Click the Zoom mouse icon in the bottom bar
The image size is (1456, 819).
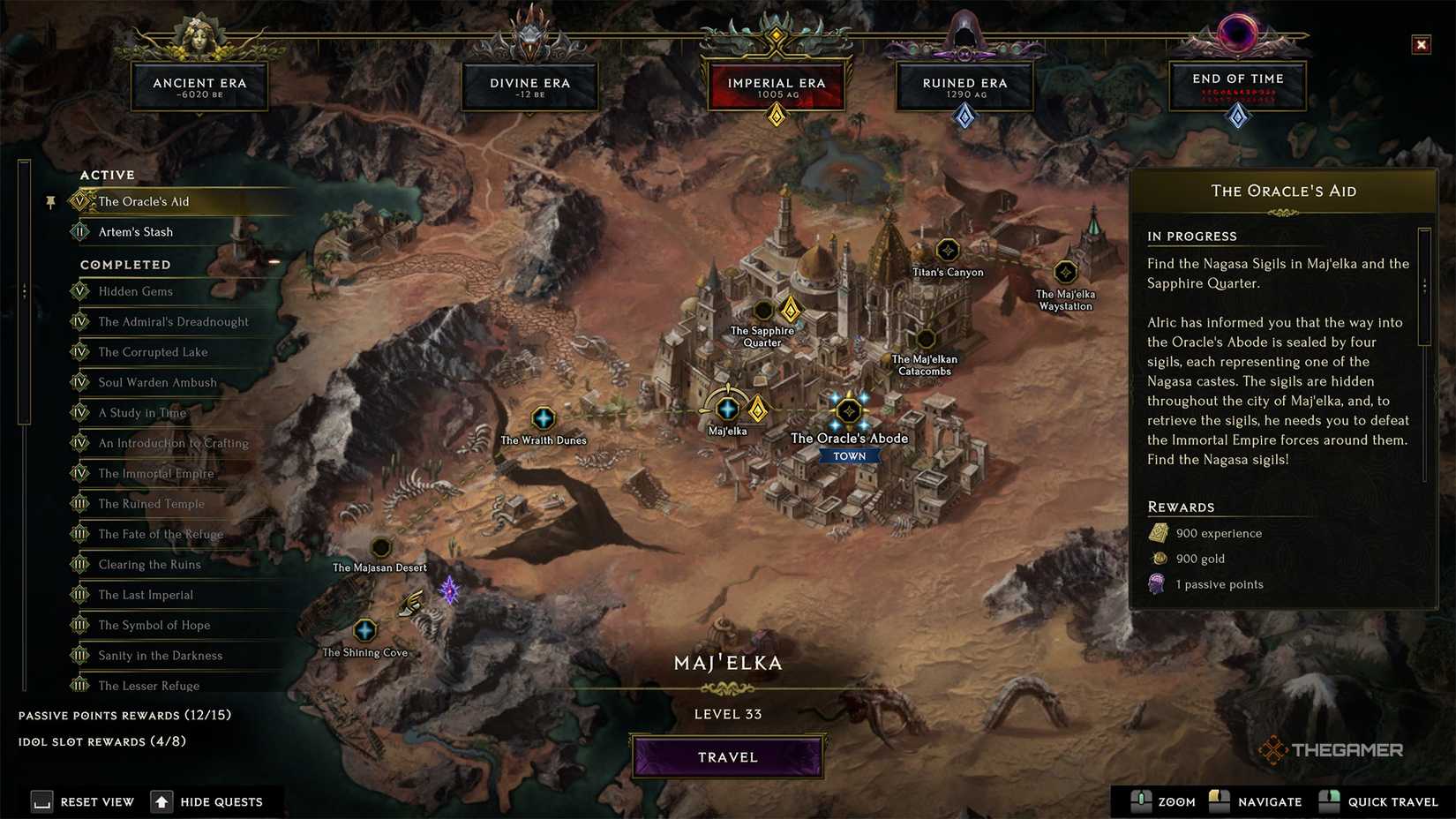pos(1142,801)
